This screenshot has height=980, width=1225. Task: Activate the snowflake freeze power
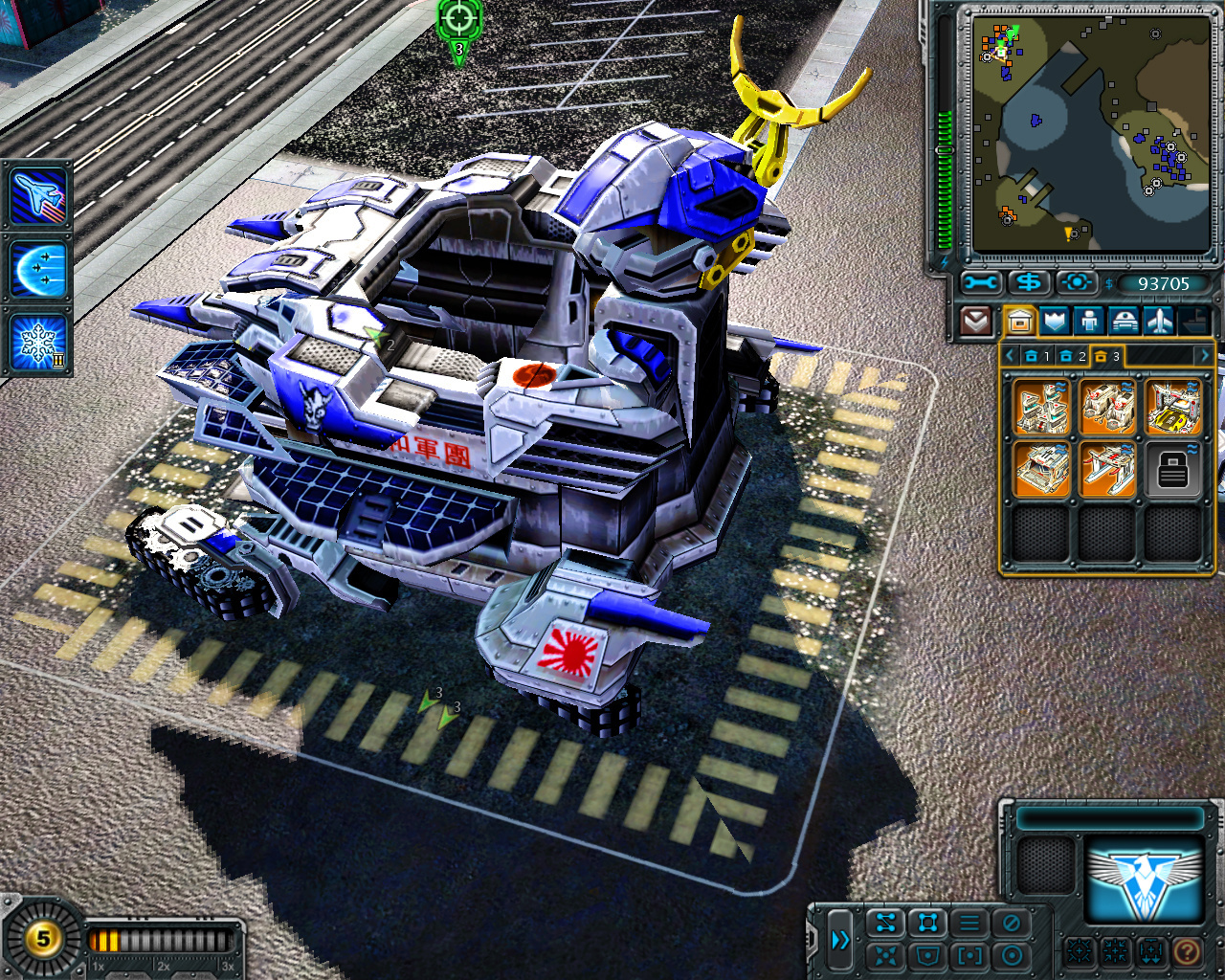(x=38, y=342)
